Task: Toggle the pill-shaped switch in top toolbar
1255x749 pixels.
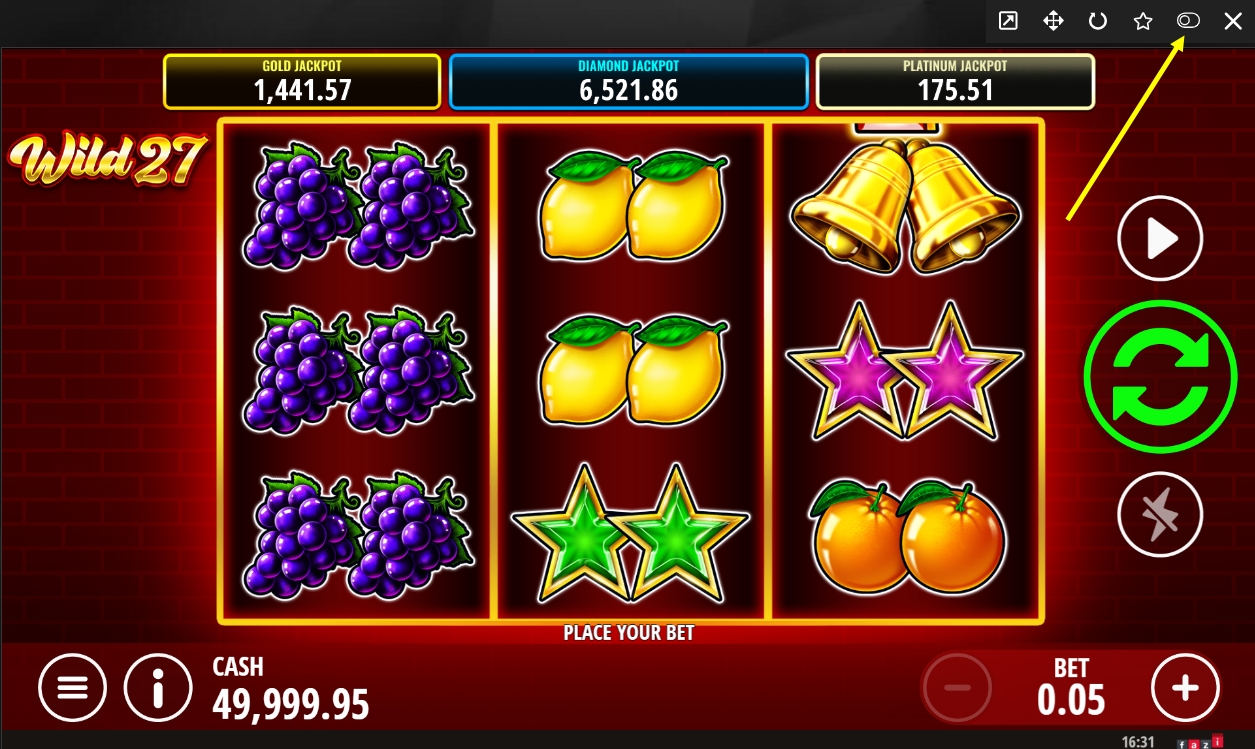Action: click(x=1188, y=21)
